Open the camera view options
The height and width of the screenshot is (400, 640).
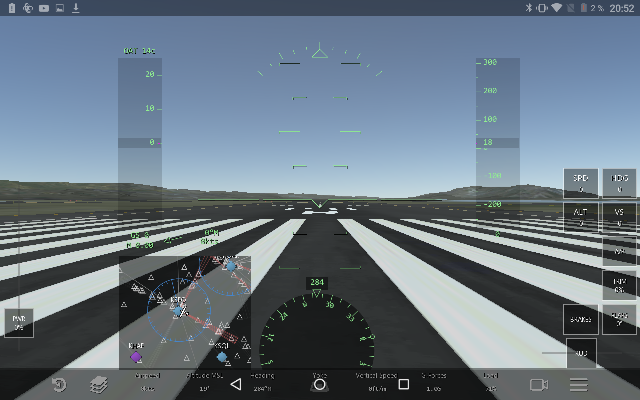tap(539, 385)
